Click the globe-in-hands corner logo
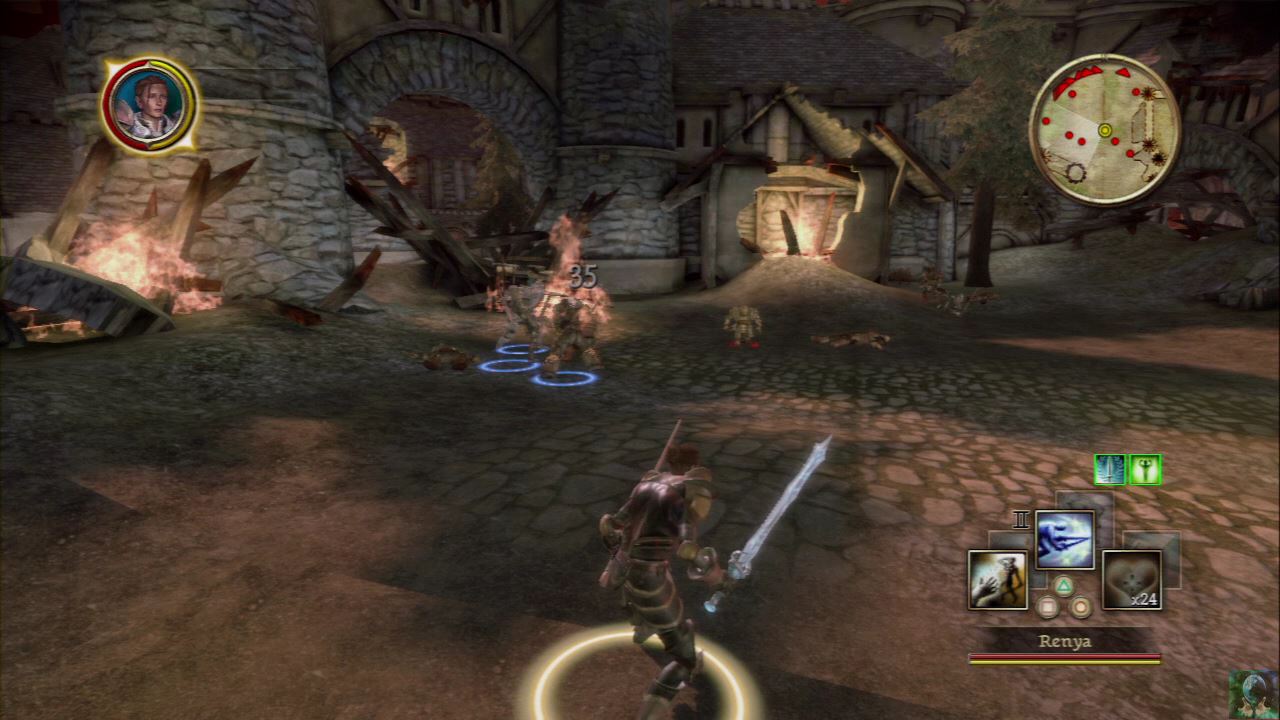Viewport: 1280px width, 720px height. tap(1253, 694)
